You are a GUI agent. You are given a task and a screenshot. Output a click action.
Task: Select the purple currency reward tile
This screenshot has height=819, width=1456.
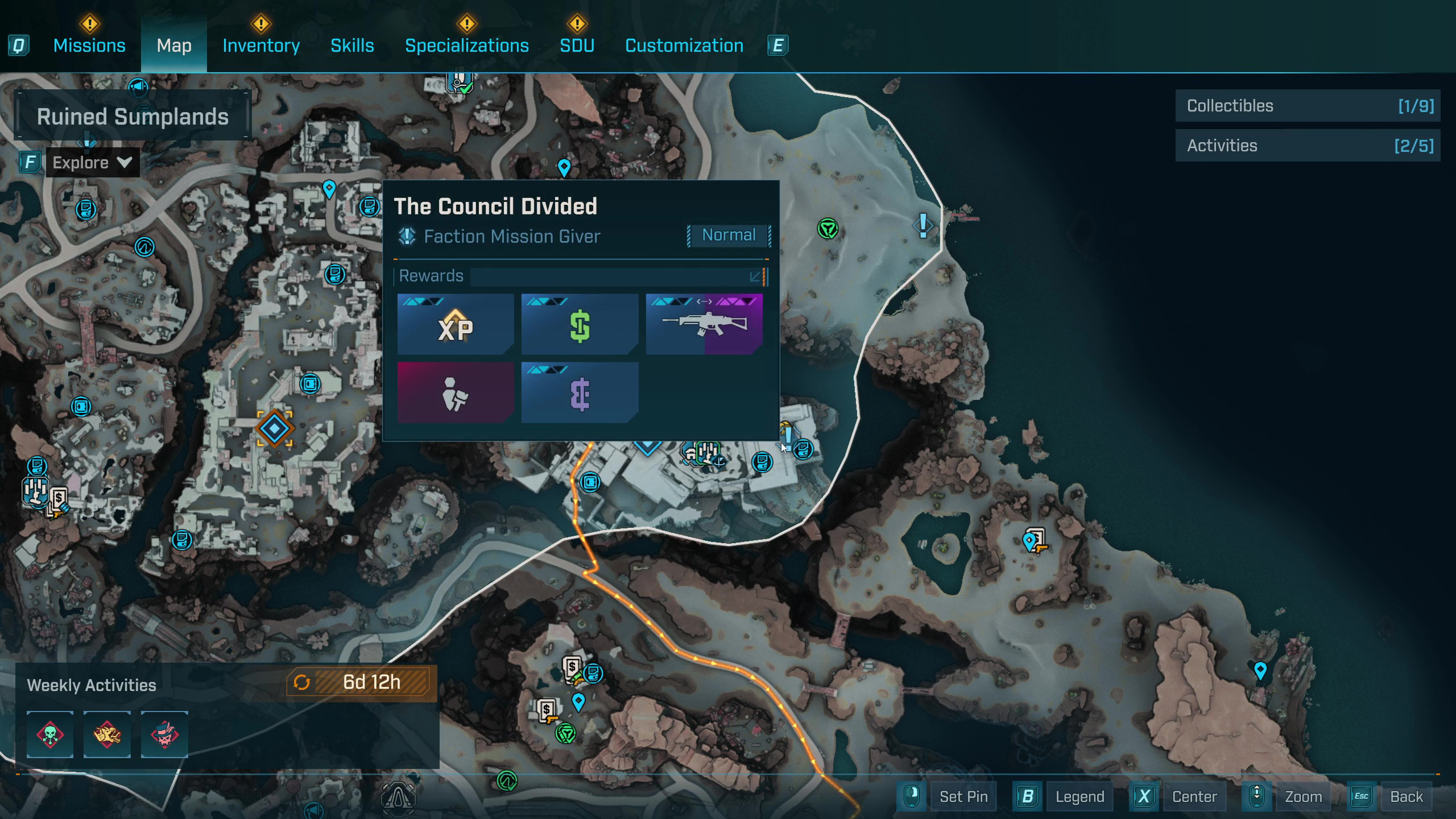pos(580,393)
